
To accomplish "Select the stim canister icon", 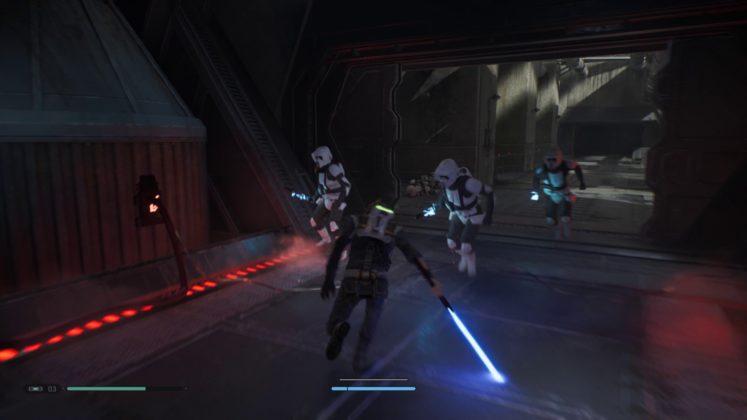I will click(x=35, y=388).
